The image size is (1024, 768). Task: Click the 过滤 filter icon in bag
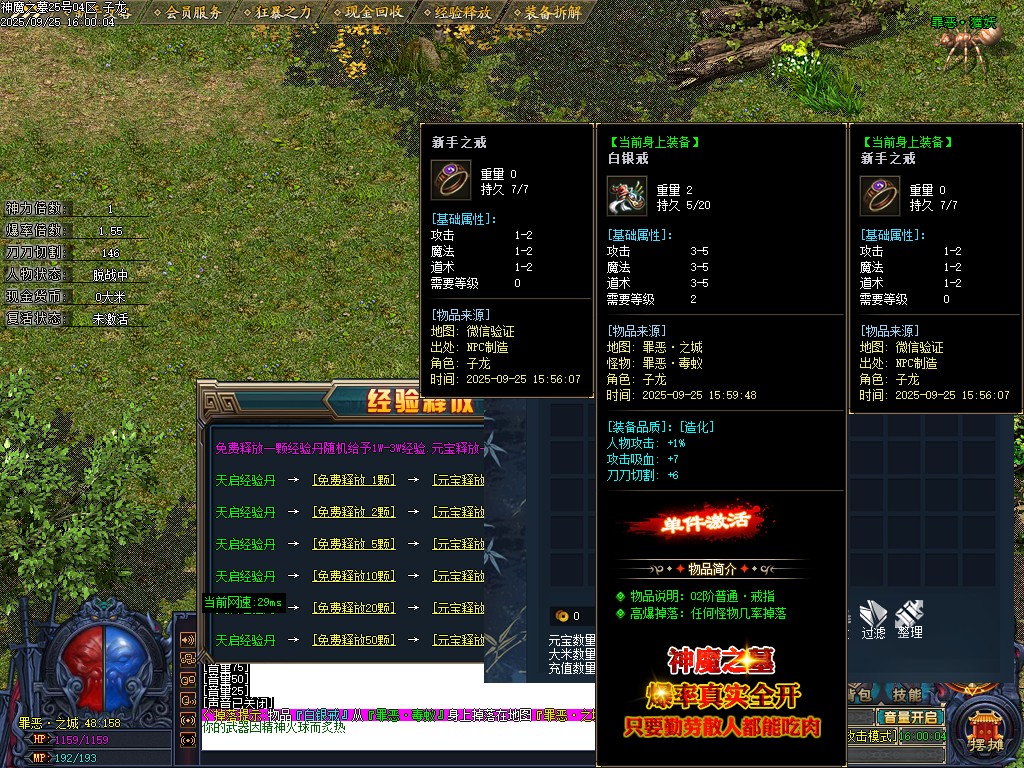874,618
